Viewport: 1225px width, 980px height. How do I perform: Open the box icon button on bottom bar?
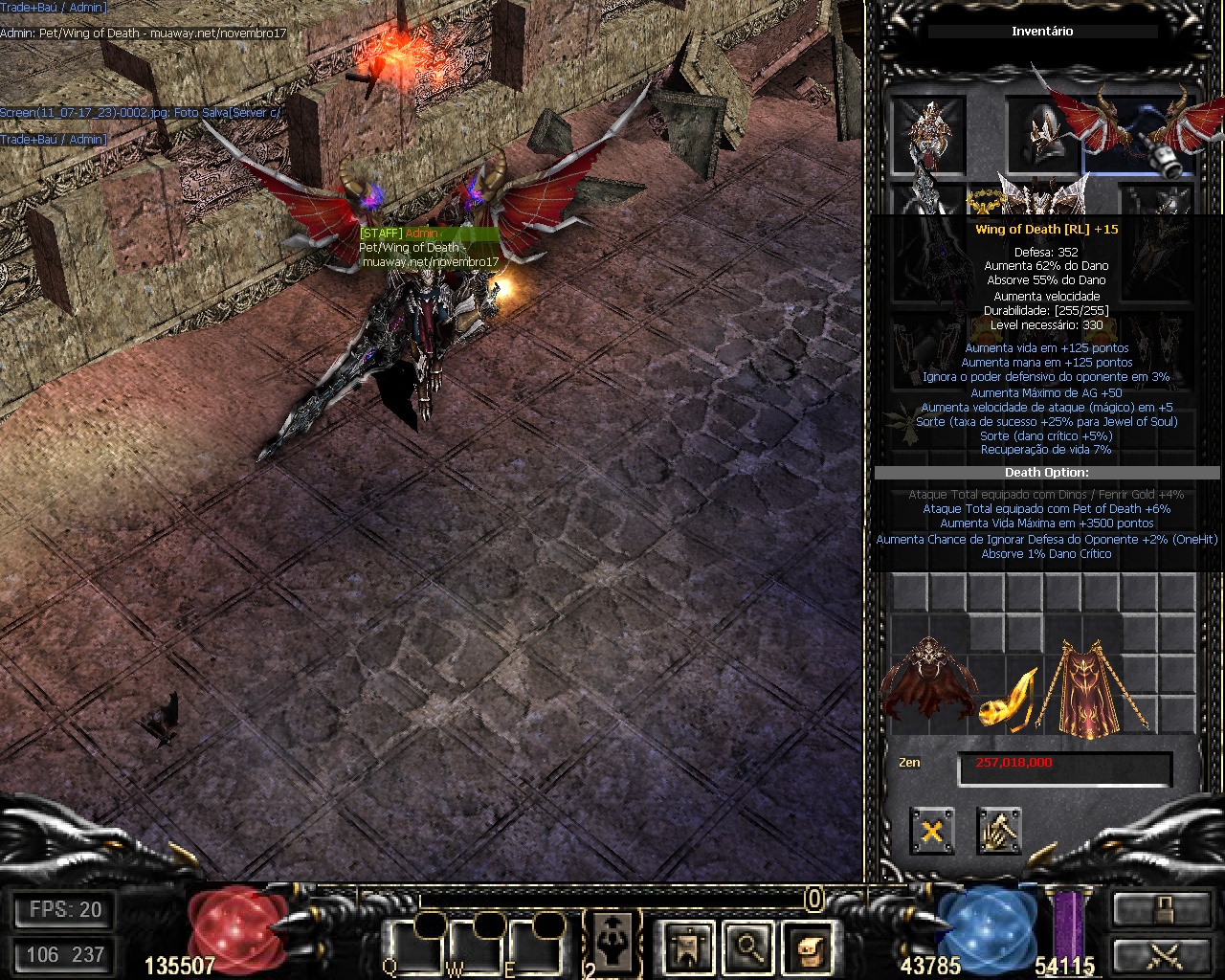click(808, 946)
